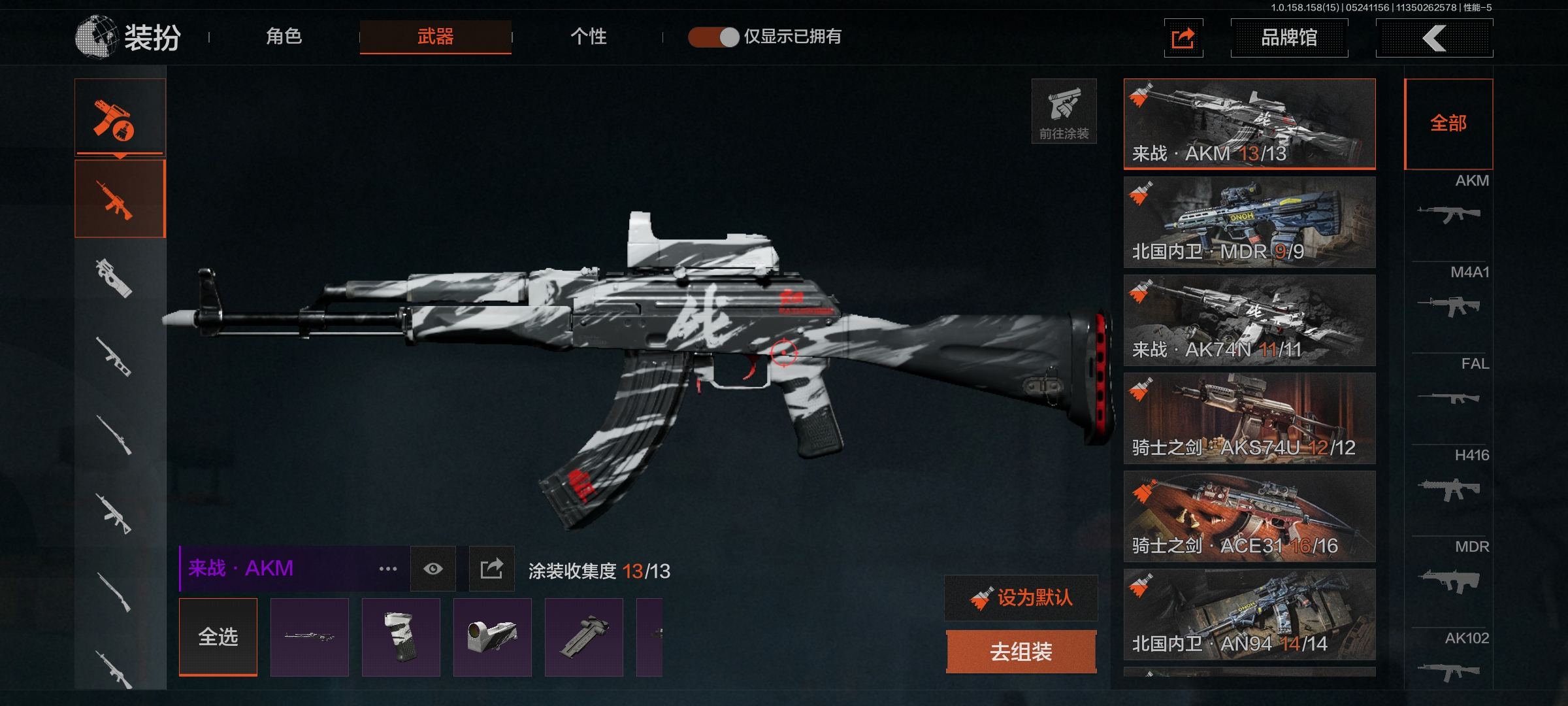Open 前往涂装 painting shortcut
Image resolution: width=1568 pixels, height=706 pixels.
(1064, 111)
